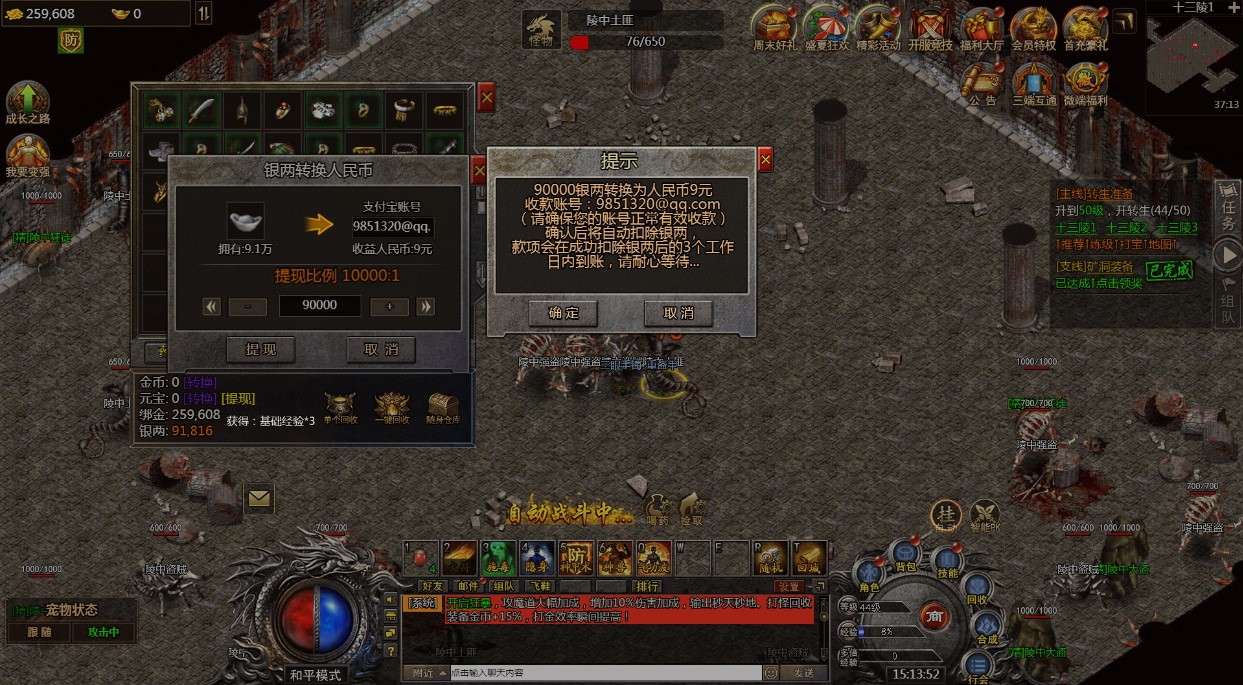This screenshot has width=1243, height=685.
Task: Open the 成长之路 growth path icon
Action: pyautogui.click(x=27, y=103)
